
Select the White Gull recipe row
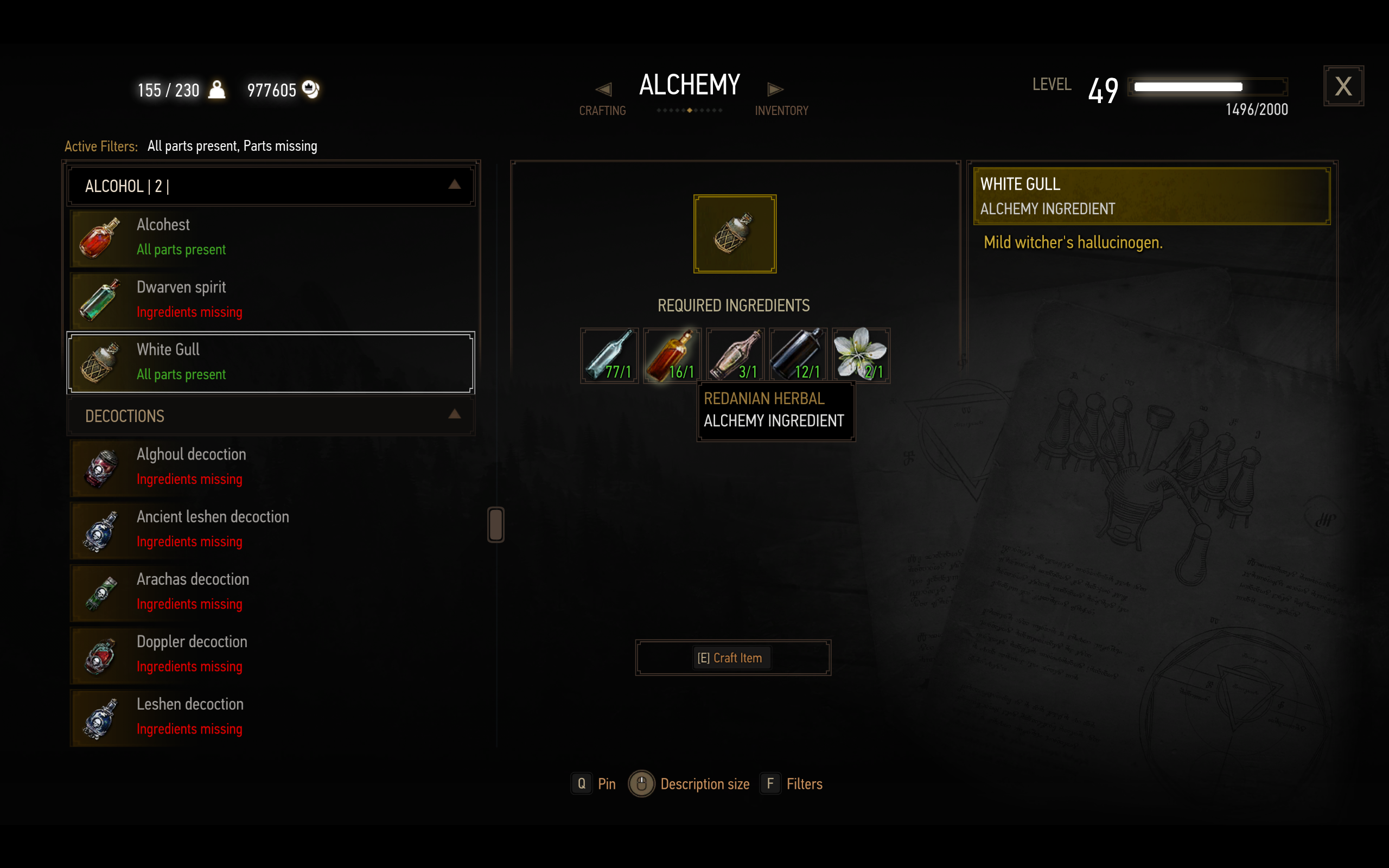pos(270,362)
